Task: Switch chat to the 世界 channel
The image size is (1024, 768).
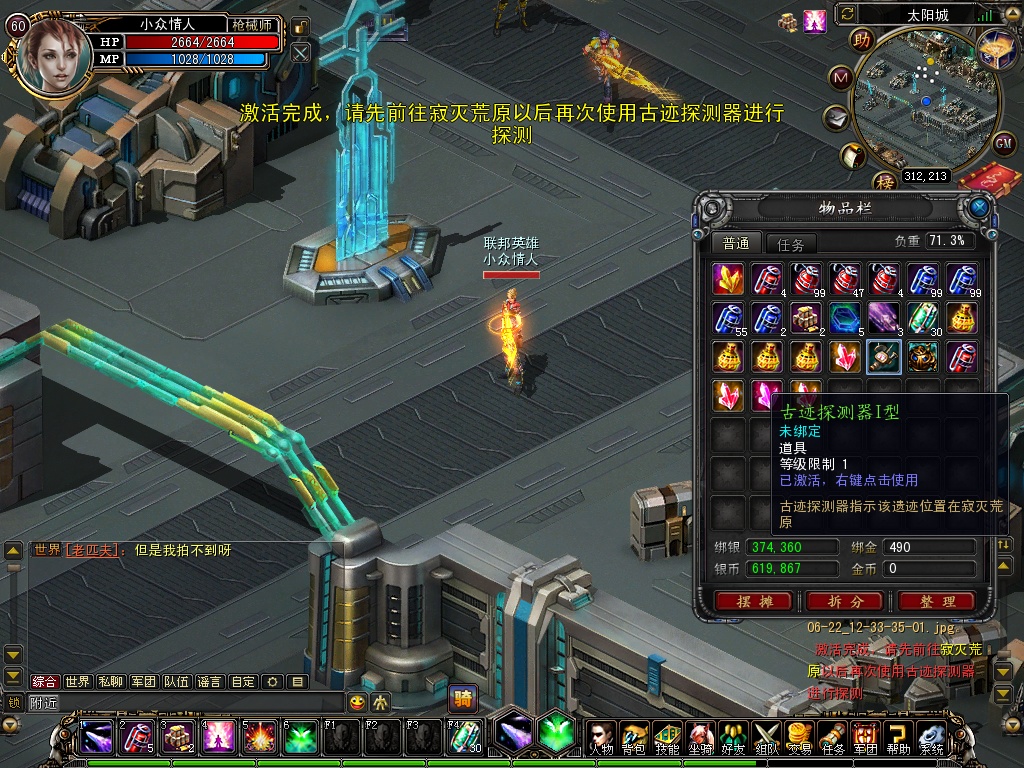Action: 77,682
